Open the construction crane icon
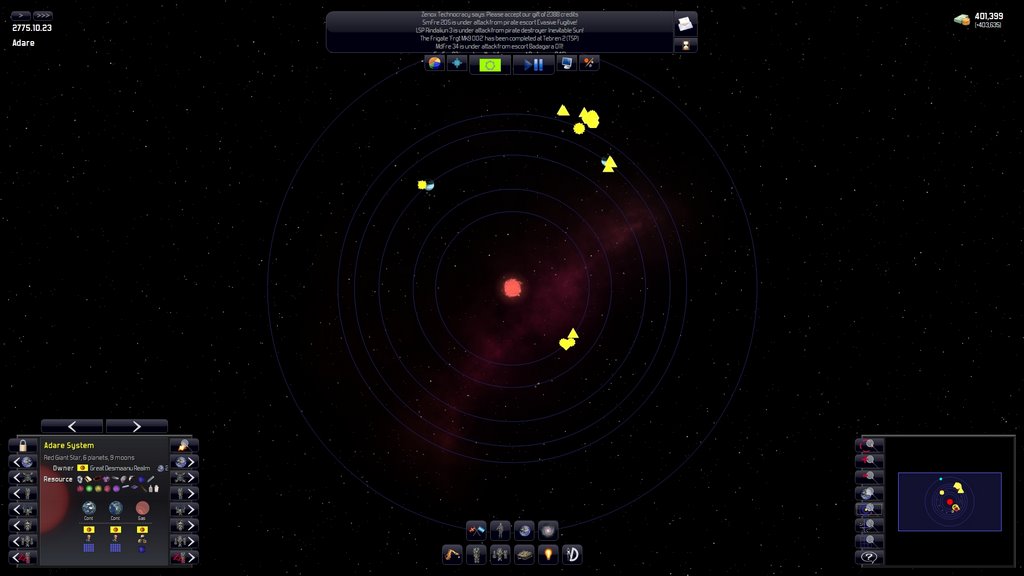Viewport: 1024px width, 576px height. [452, 554]
